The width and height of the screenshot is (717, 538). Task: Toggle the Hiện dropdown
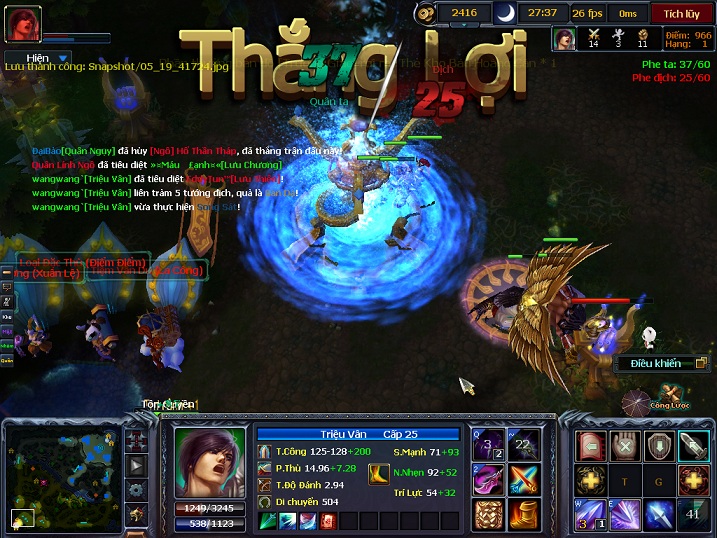[x=40, y=59]
